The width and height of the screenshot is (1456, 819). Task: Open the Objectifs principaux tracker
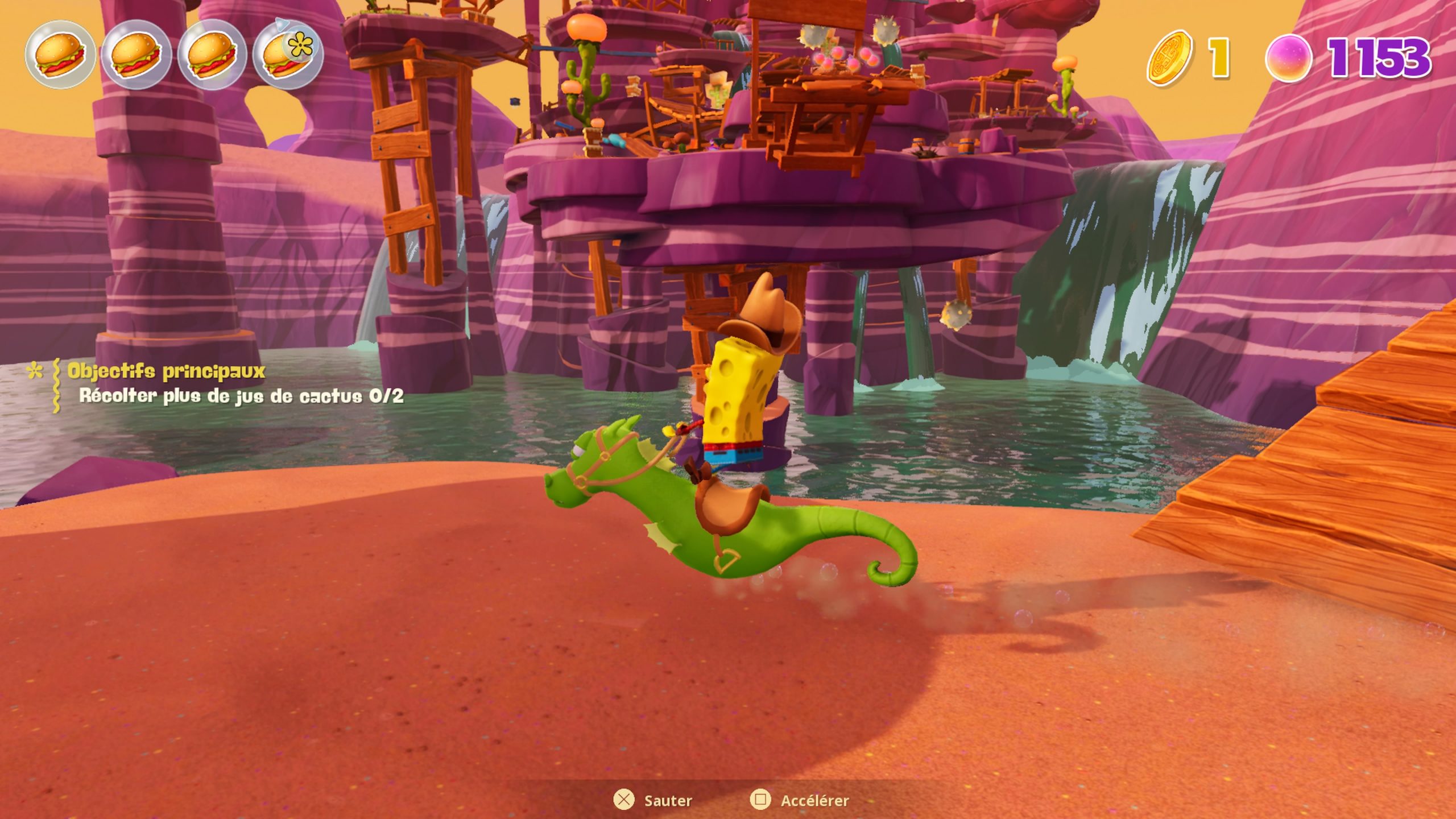pos(166,371)
